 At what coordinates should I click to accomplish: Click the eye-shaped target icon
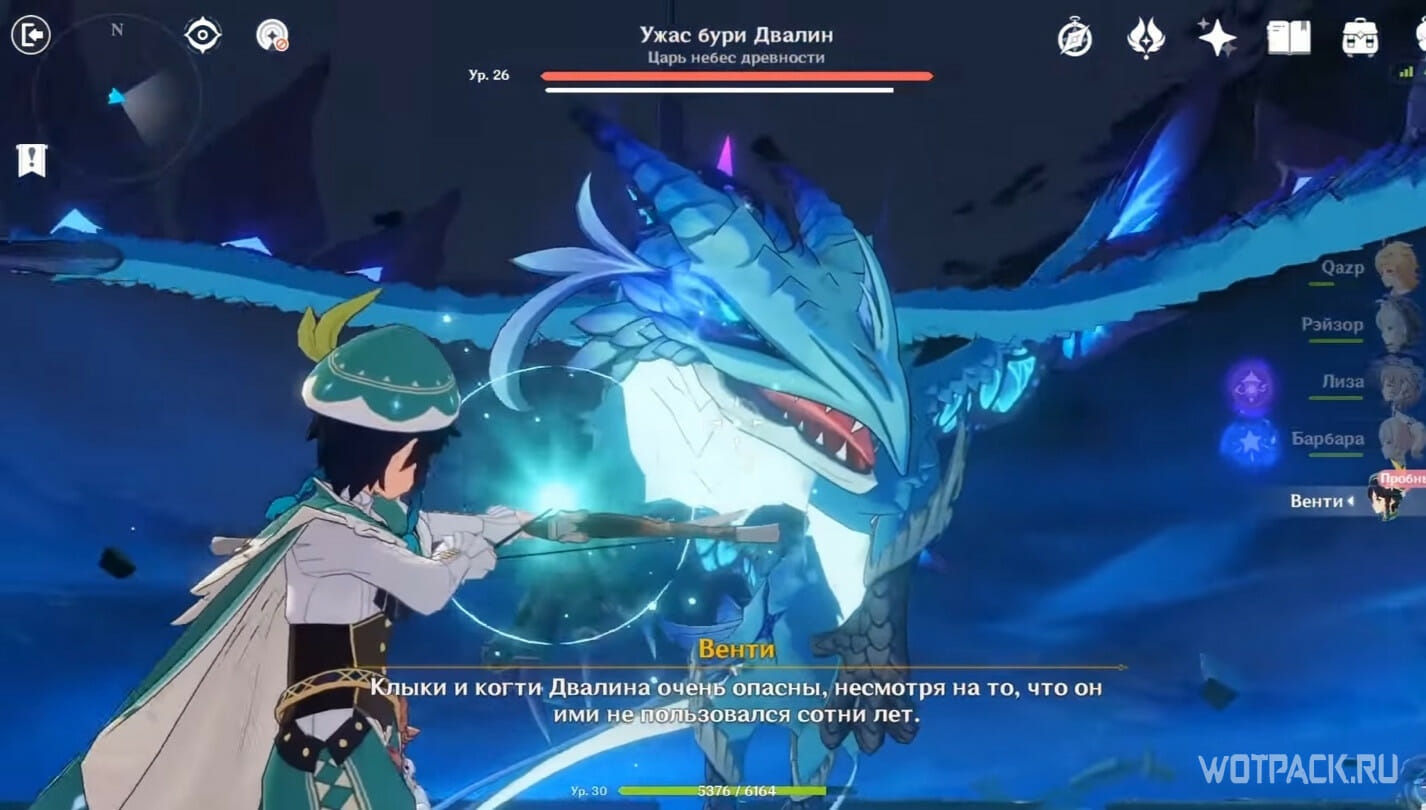202,36
